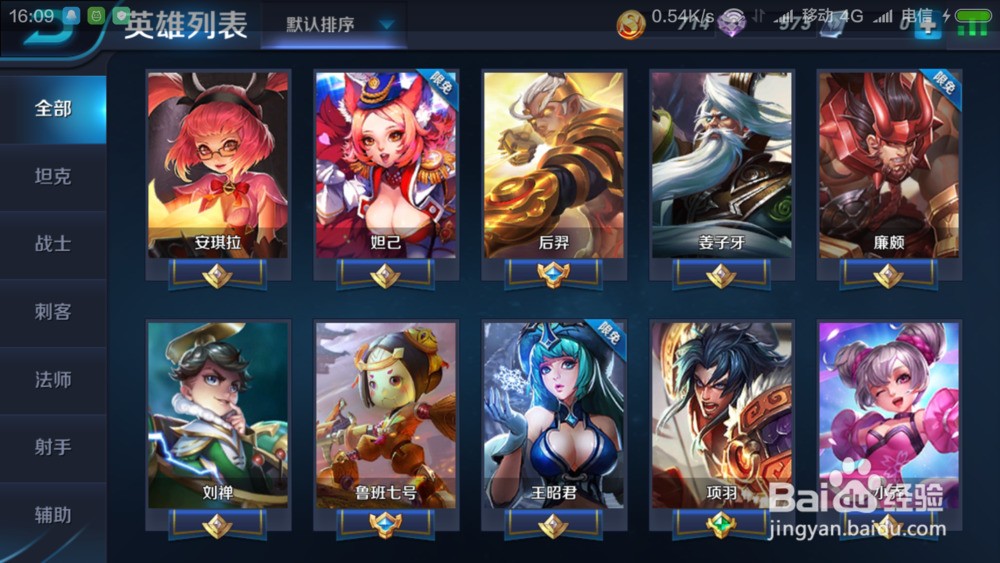Switch to the 法师 category tab

(53, 379)
